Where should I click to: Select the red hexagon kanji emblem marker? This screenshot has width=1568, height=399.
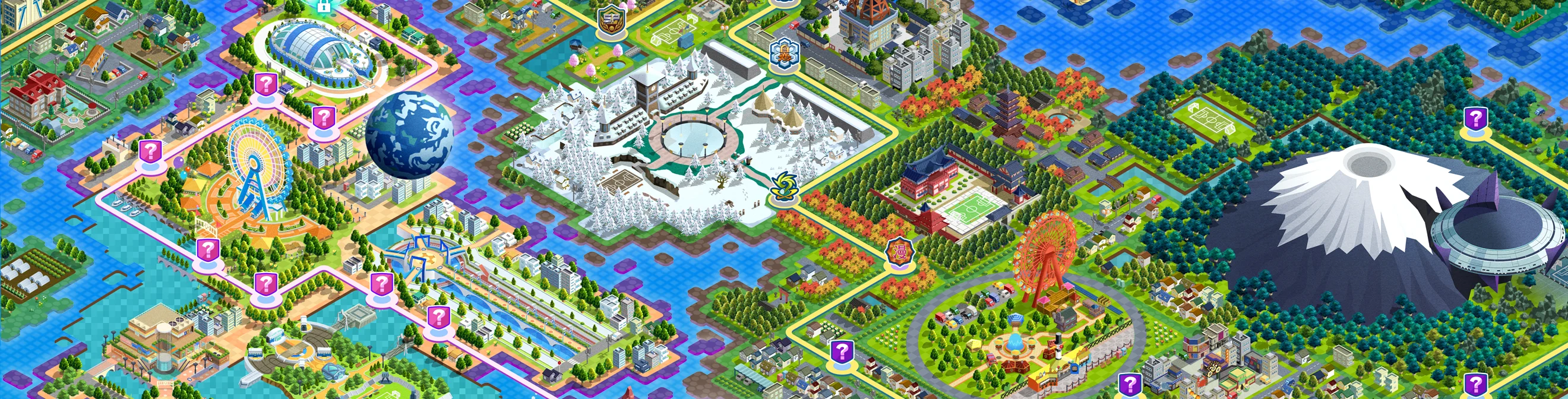(x=899, y=252)
